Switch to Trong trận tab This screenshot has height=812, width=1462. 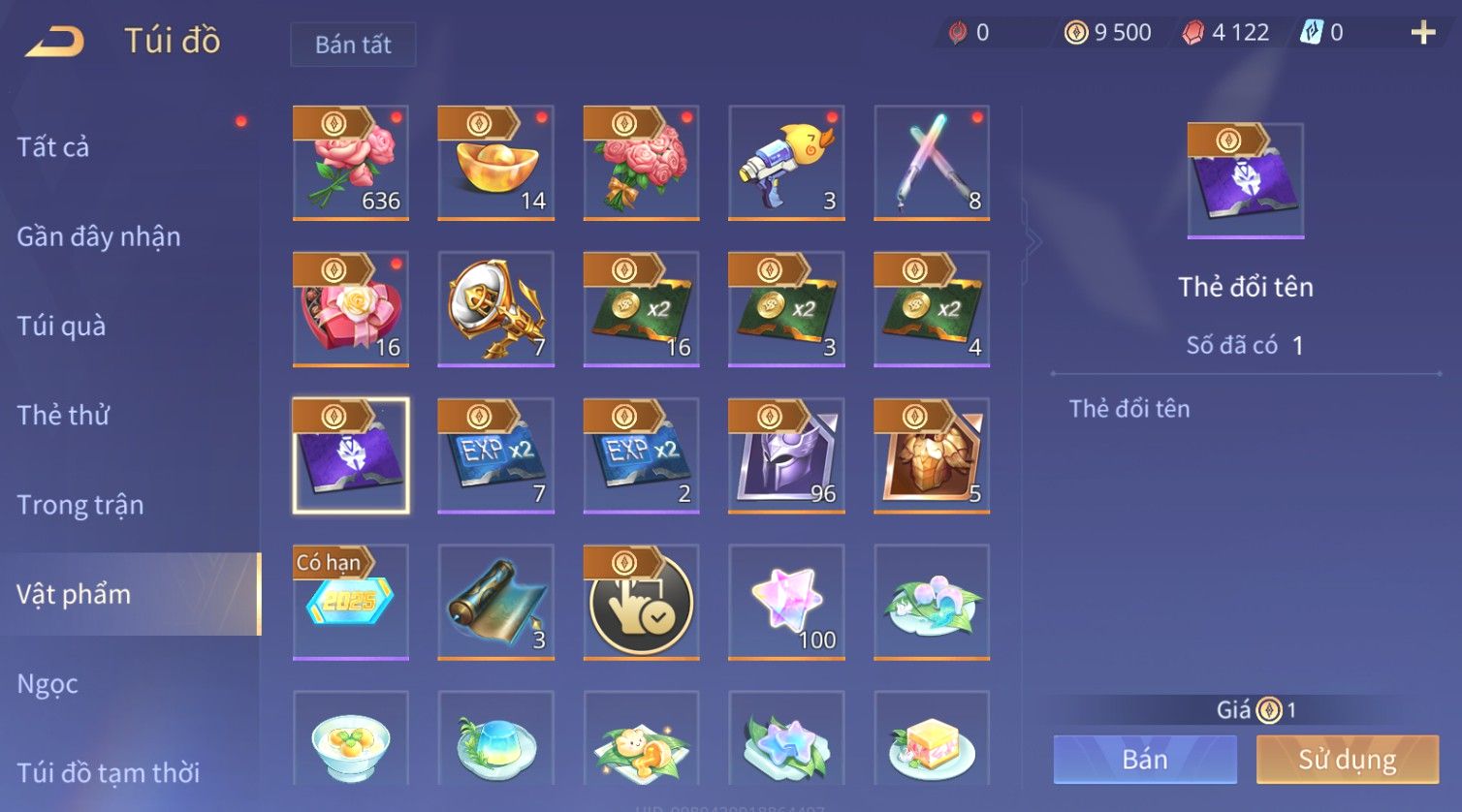pos(80,505)
